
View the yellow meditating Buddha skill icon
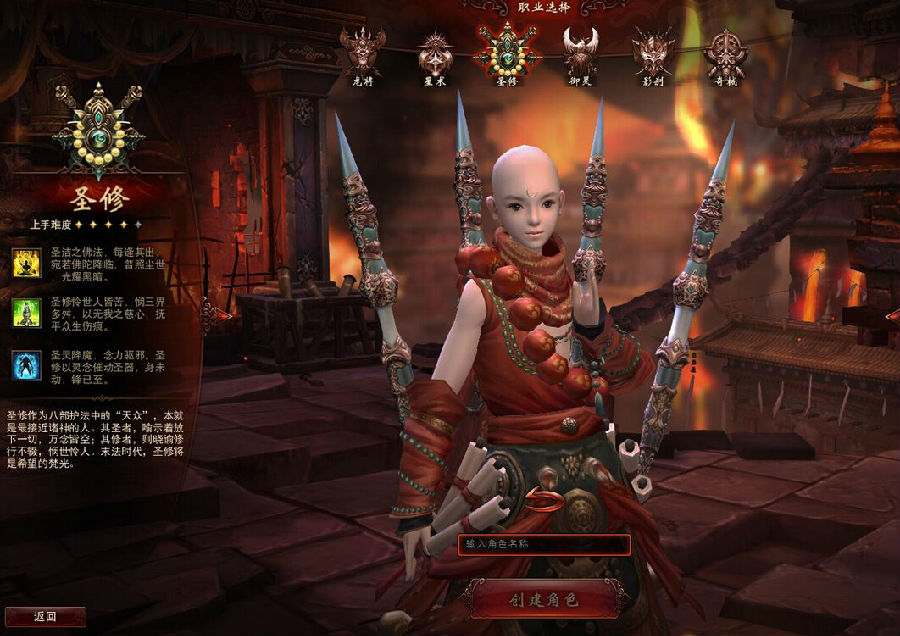pyautogui.click(x=26, y=263)
